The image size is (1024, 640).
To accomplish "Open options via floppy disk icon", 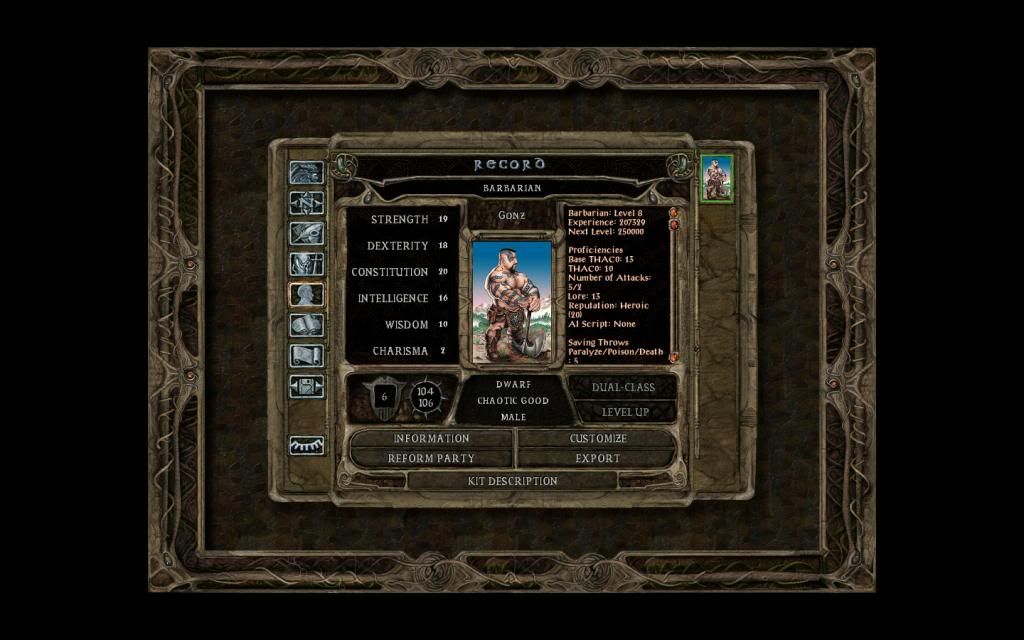I will (306, 386).
